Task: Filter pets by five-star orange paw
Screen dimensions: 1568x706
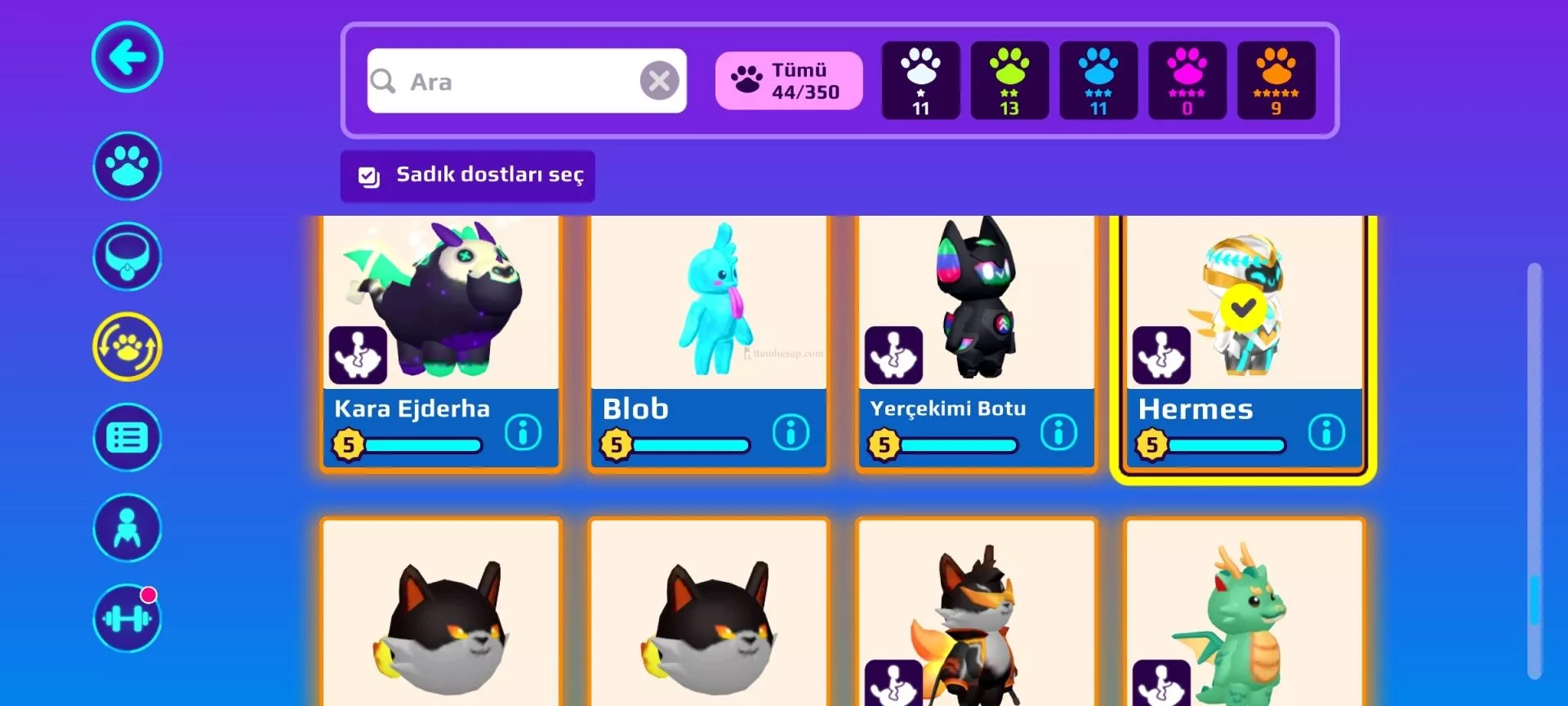Action: tap(1276, 81)
